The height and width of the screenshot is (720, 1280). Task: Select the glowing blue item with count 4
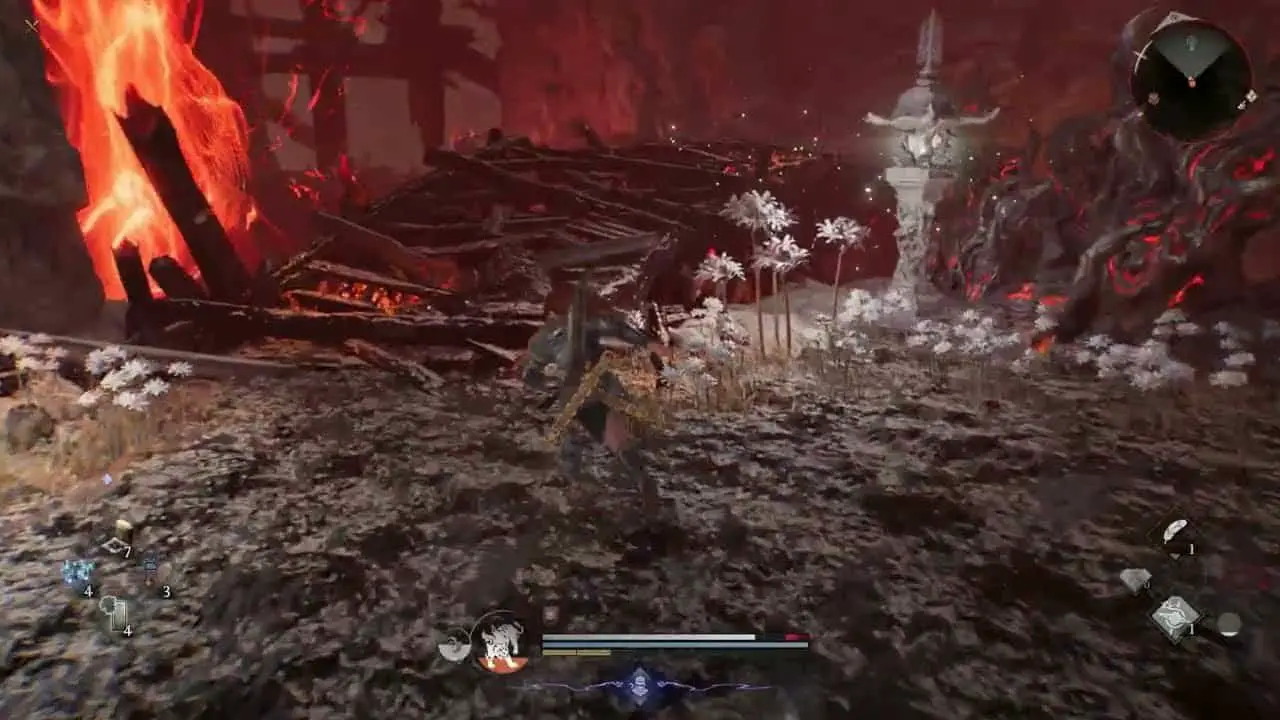pyautogui.click(x=78, y=574)
